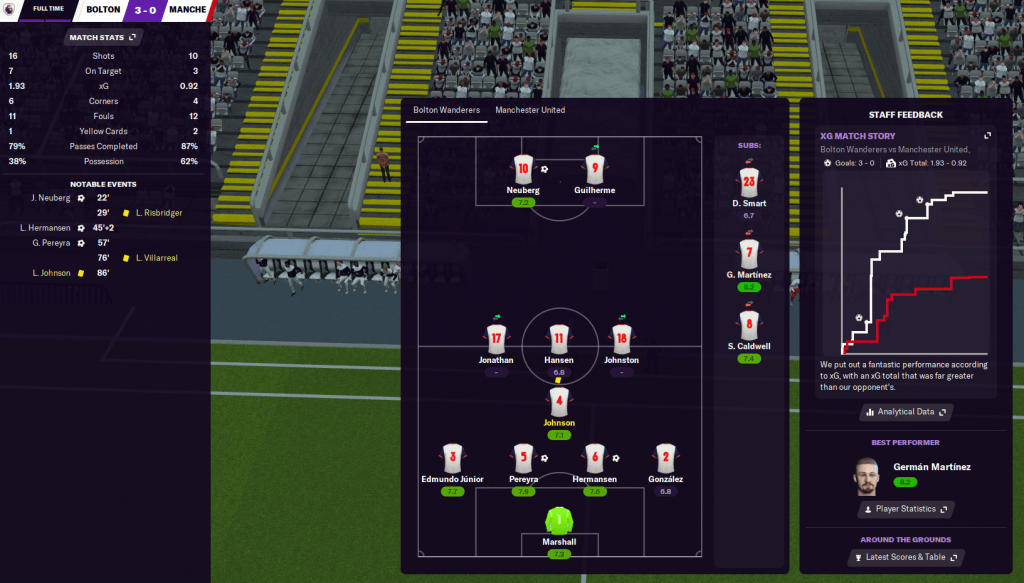Select Johnson, shirt number 4
Image resolution: width=1024 pixels, height=583 pixels.
[x=559, y=403]
